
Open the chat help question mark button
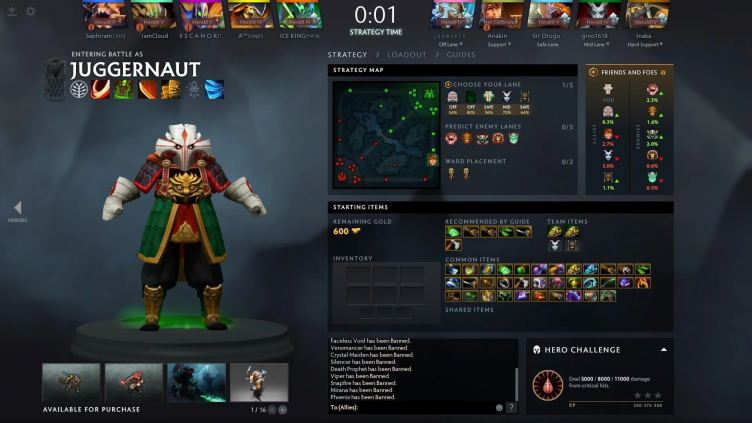pyautogui.click(x=511, y=407)
